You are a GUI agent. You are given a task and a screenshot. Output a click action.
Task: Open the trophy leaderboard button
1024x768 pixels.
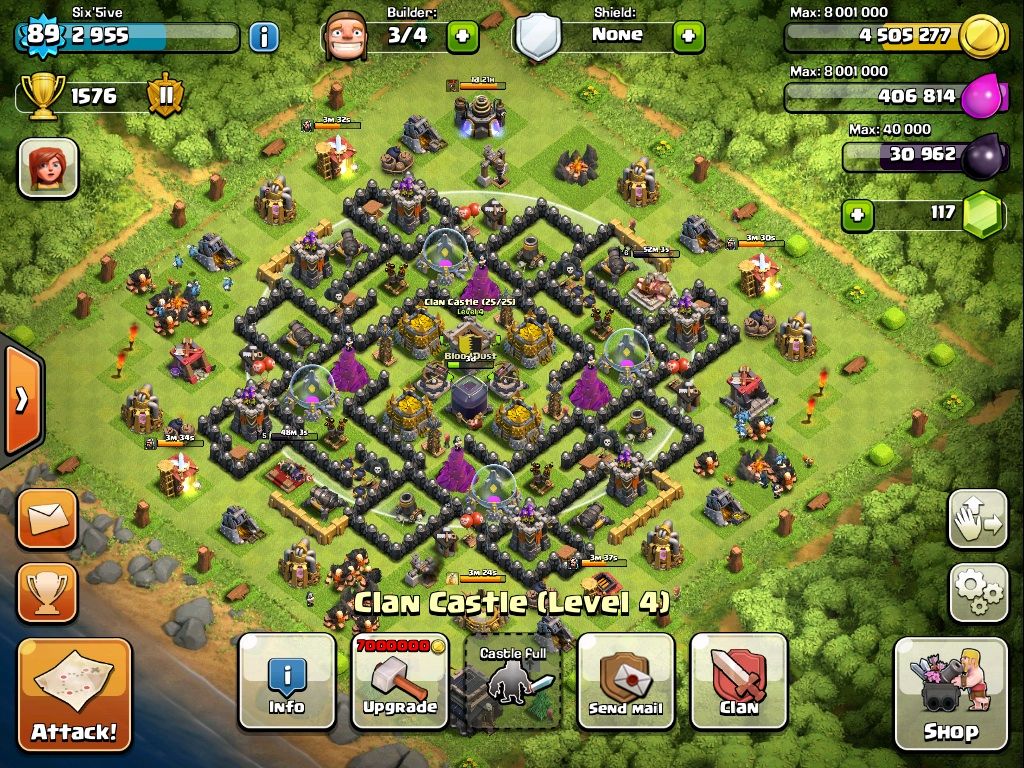pos(47,592)
